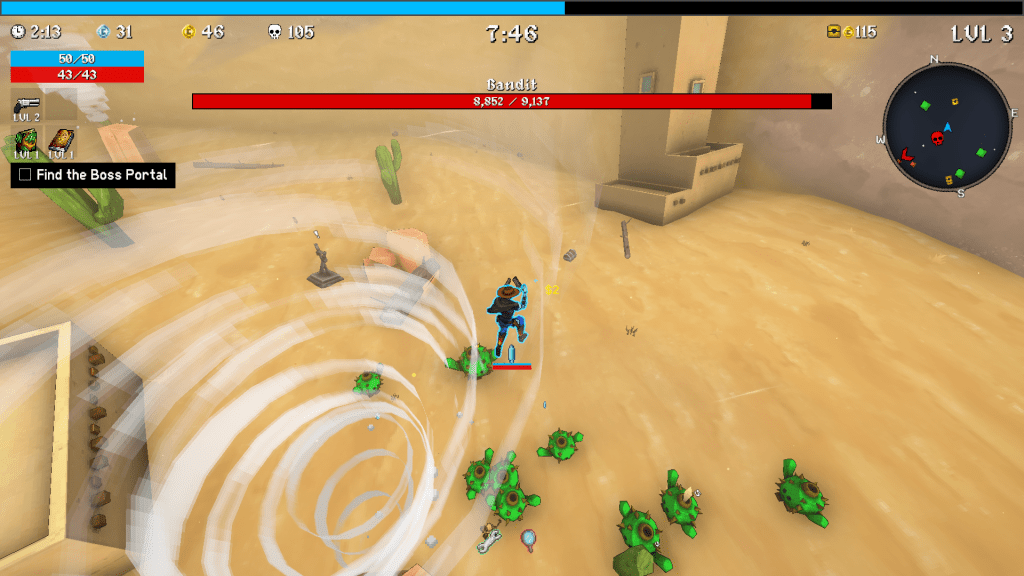Click the Find the Boss Portal objective
The height and width of the screenshot is (576, 1024).
pos(93,175)
